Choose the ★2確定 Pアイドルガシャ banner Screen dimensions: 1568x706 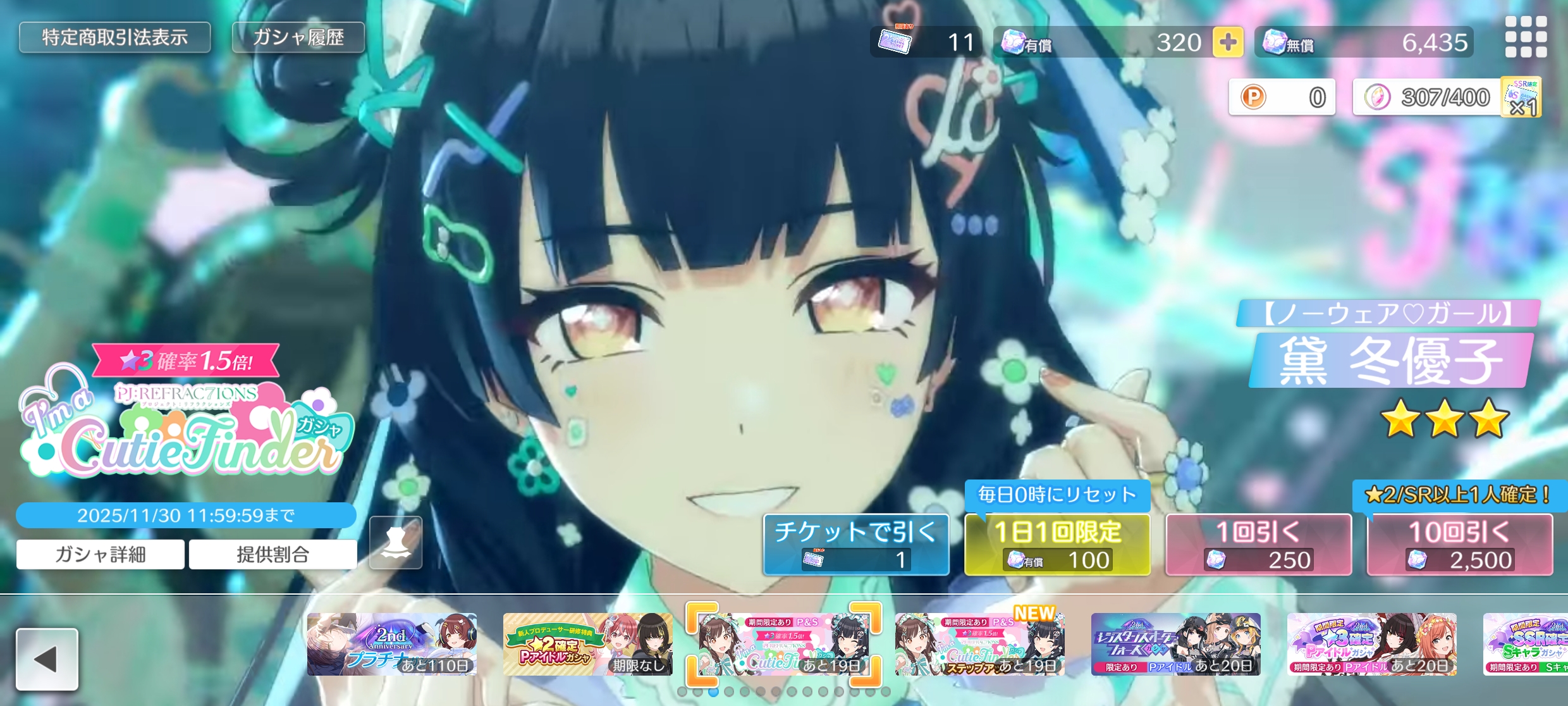pyautogui.click(x=587, y=644)
